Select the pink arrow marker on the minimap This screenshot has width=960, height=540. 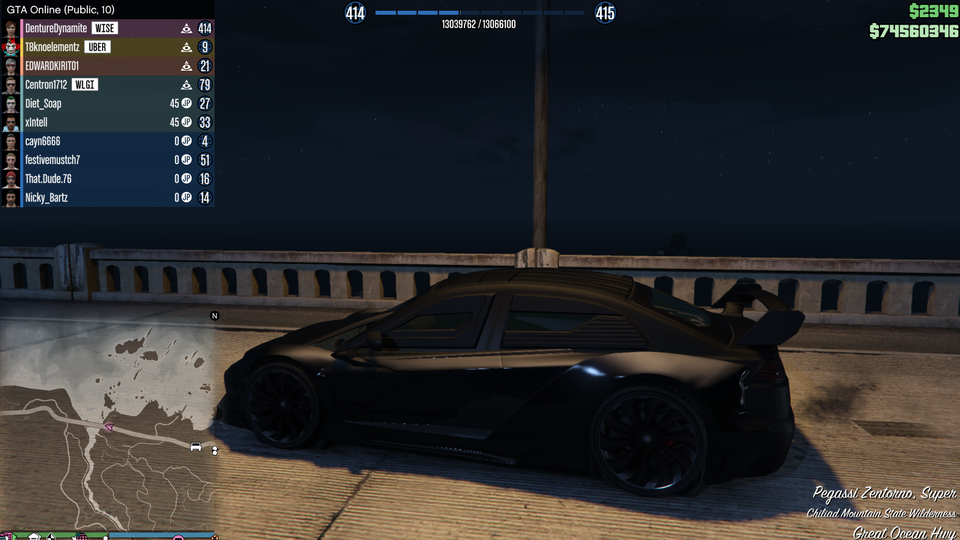110,427
